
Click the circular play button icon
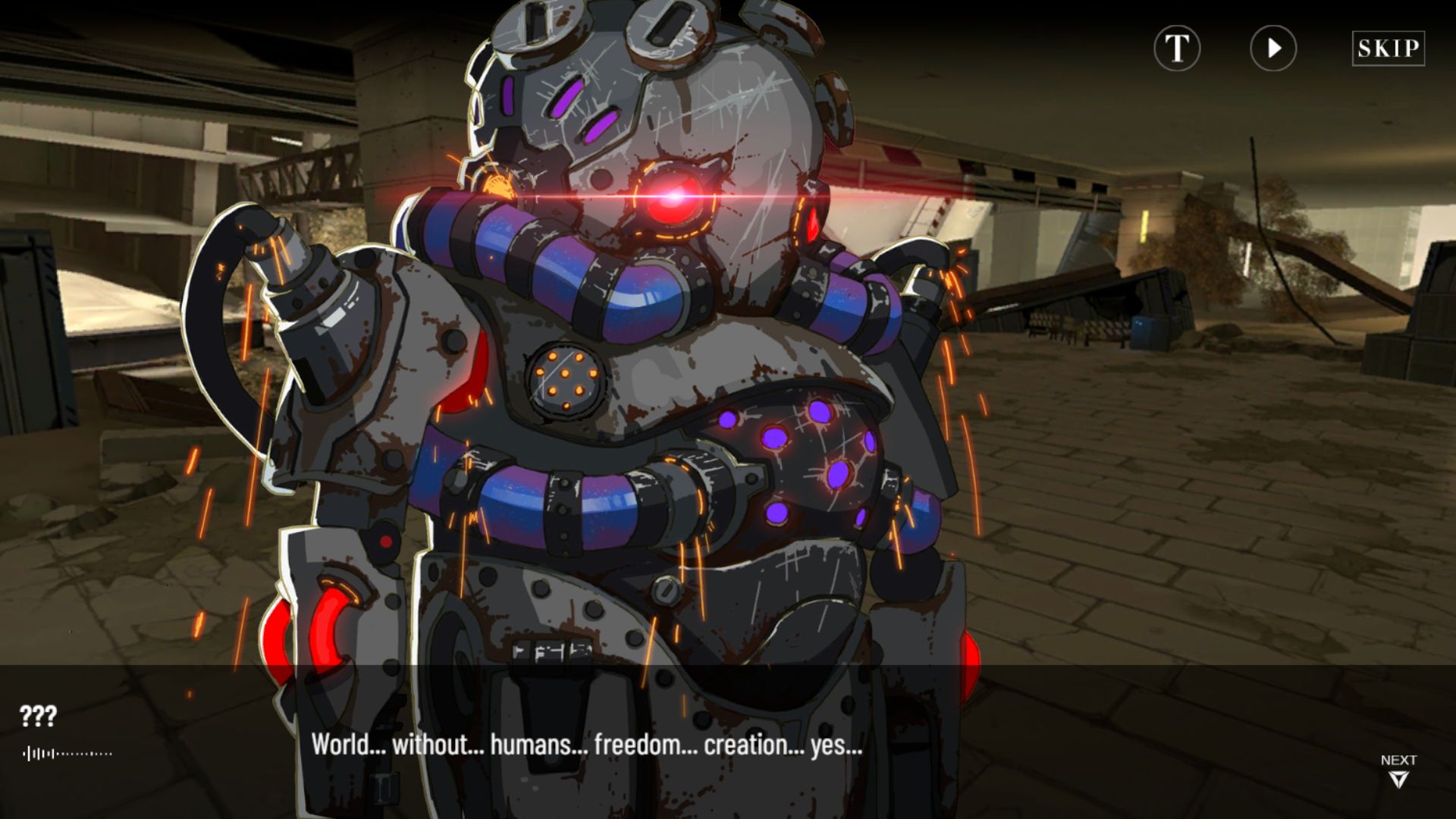[x=1272, y=49]
